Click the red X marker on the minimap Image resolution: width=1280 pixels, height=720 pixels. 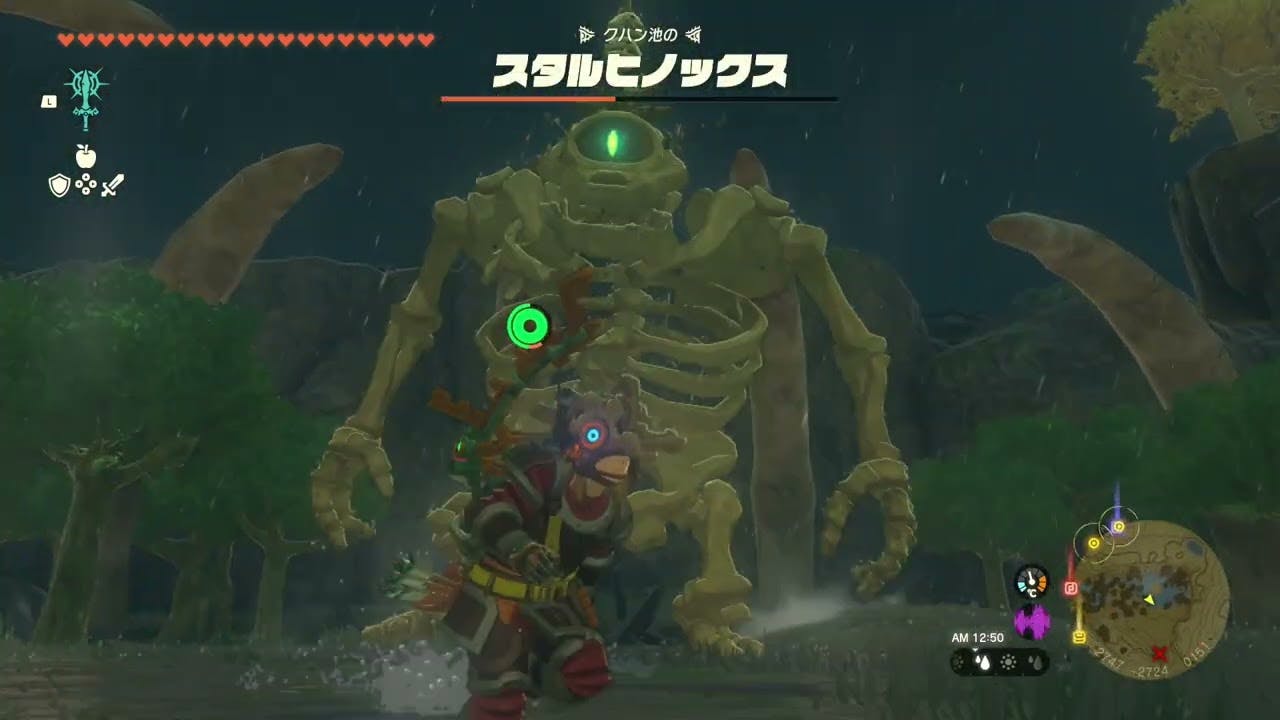(x=1159, y=653)
